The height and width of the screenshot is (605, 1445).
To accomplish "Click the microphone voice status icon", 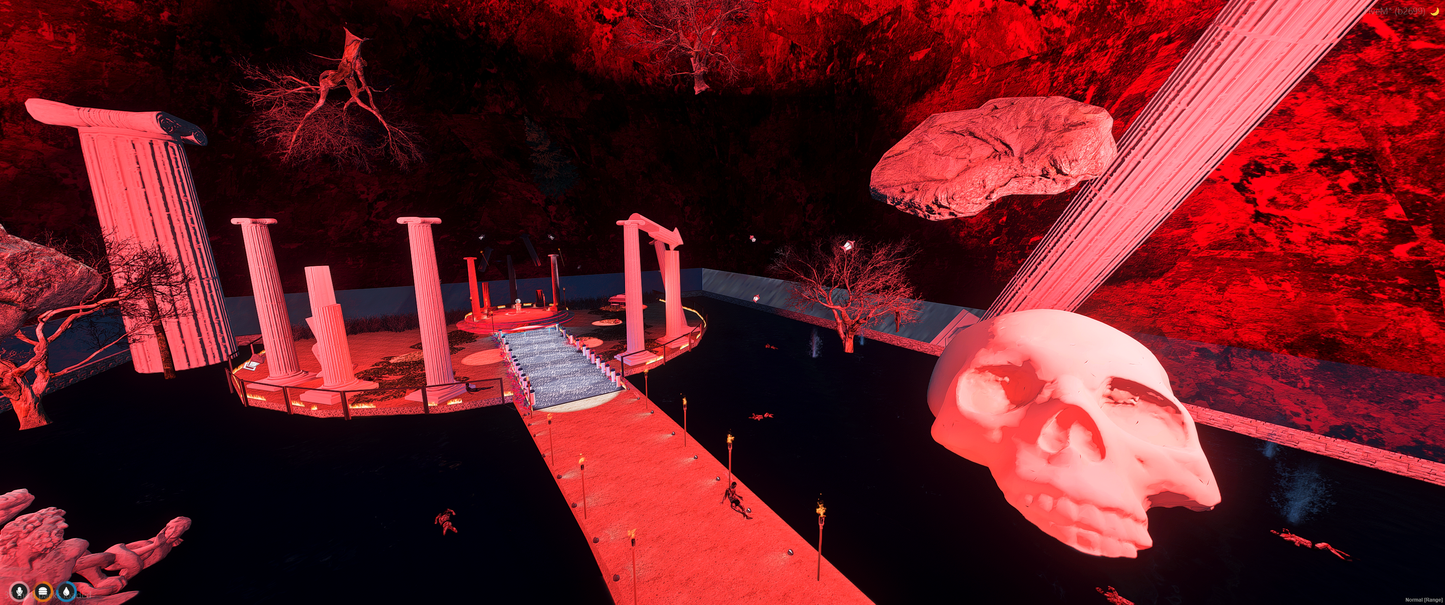I will click(19, 591).
